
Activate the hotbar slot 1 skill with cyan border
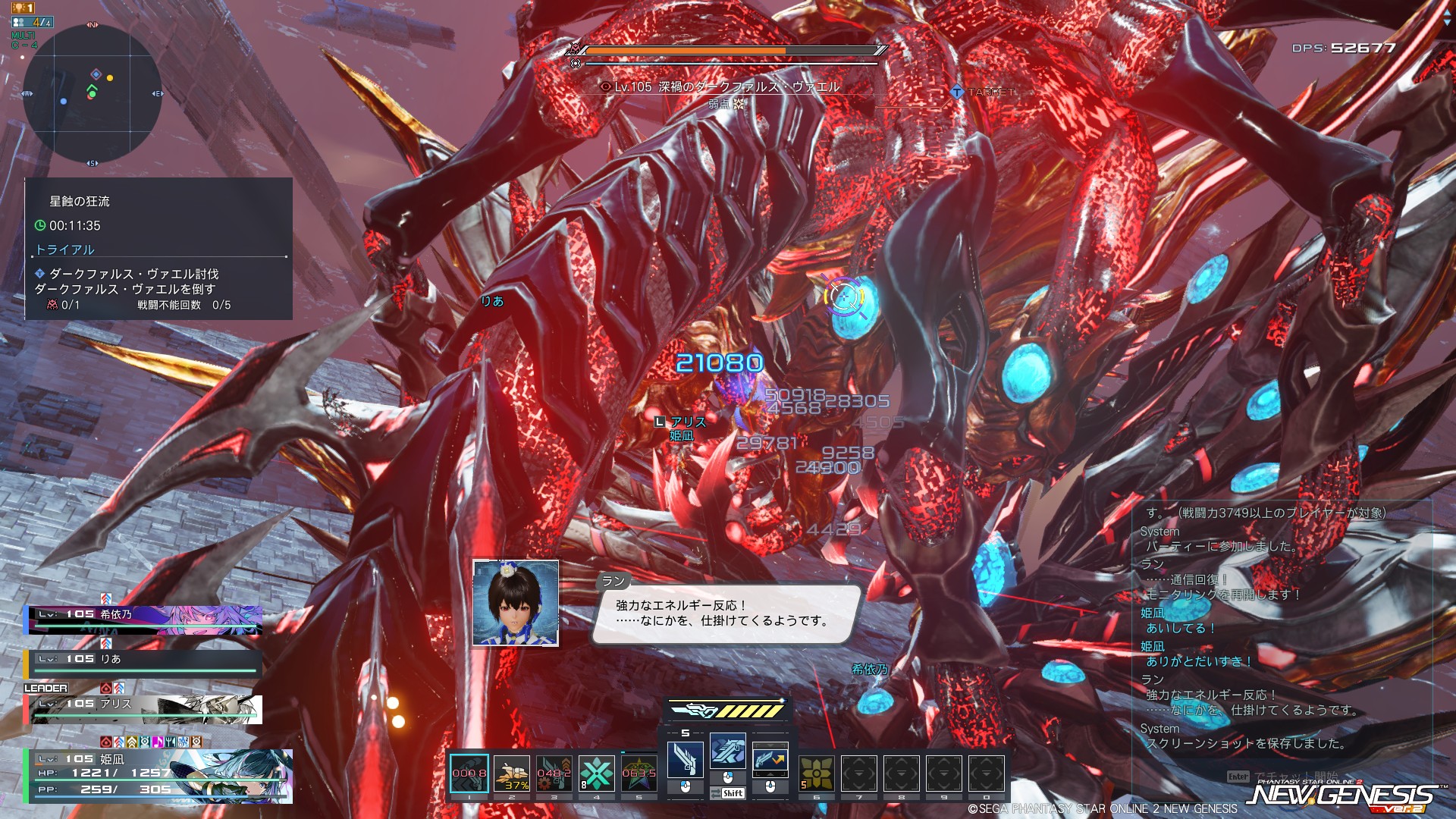pyautogui.click(x=469, y=773)
